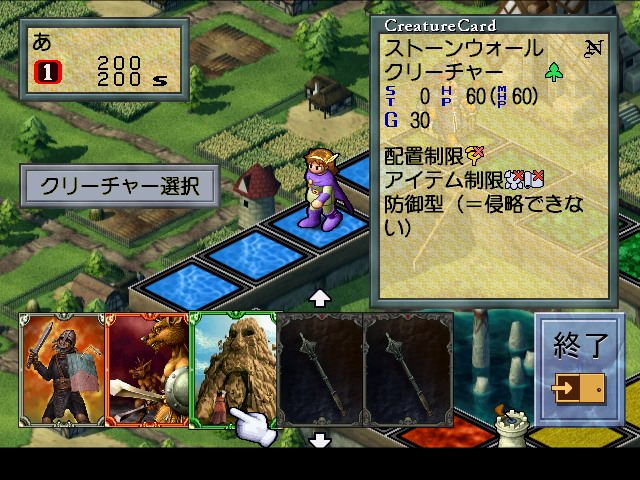Viewport: 640px width, 480px height.
Task: Click the white up arrow above the hand
Action: [x=320, y=298]
